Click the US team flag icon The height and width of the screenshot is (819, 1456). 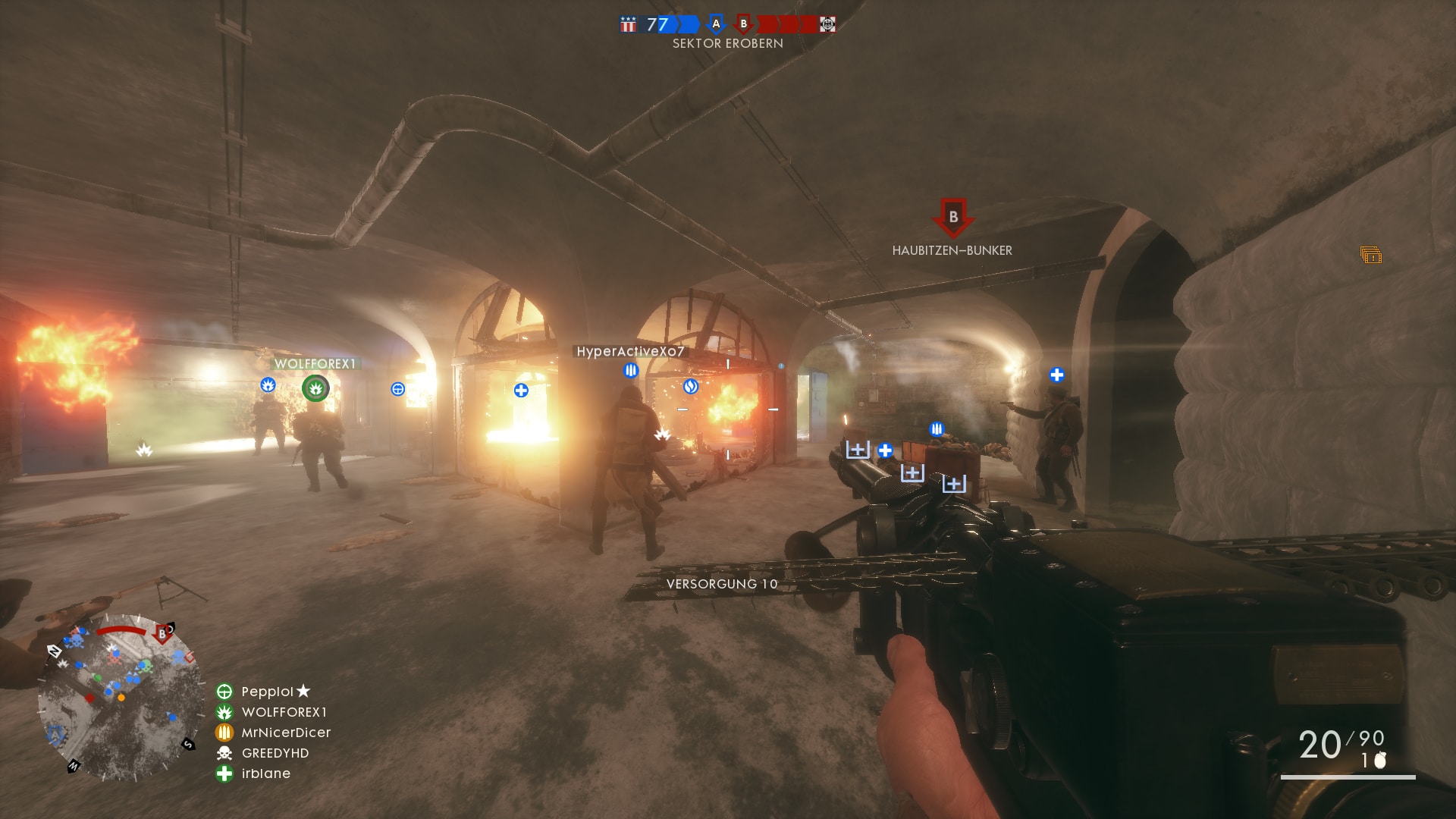tap(628, 25)
